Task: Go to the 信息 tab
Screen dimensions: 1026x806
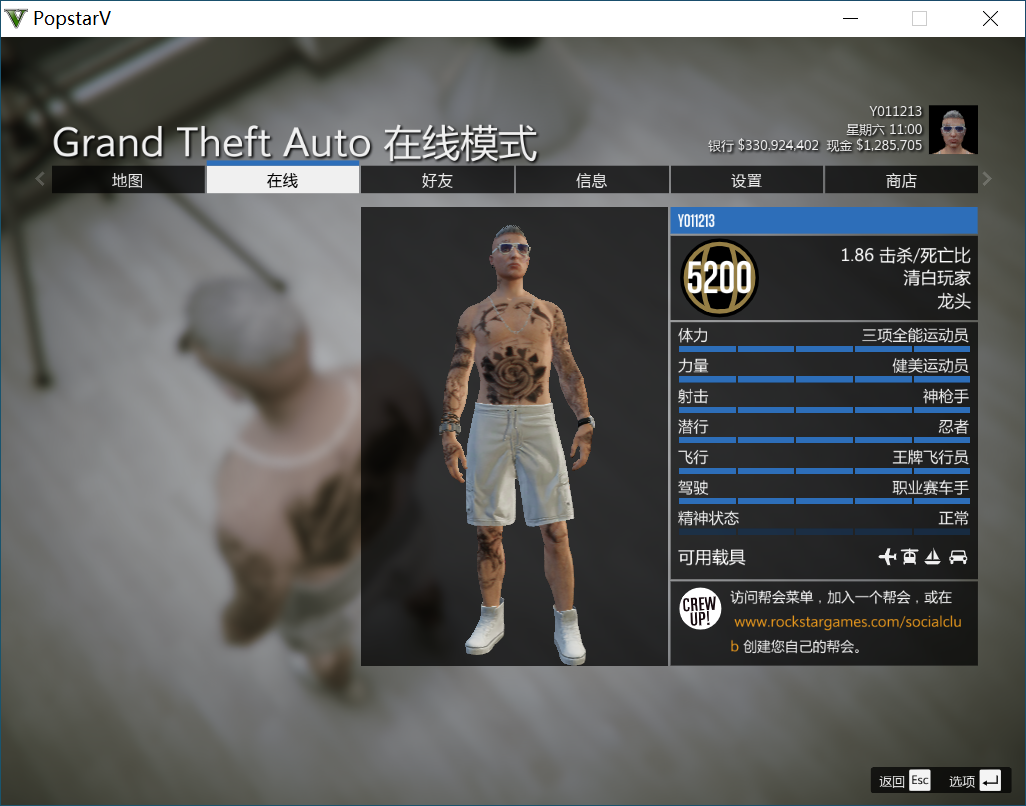Action: pyautogui.click(x=592, y=180)
